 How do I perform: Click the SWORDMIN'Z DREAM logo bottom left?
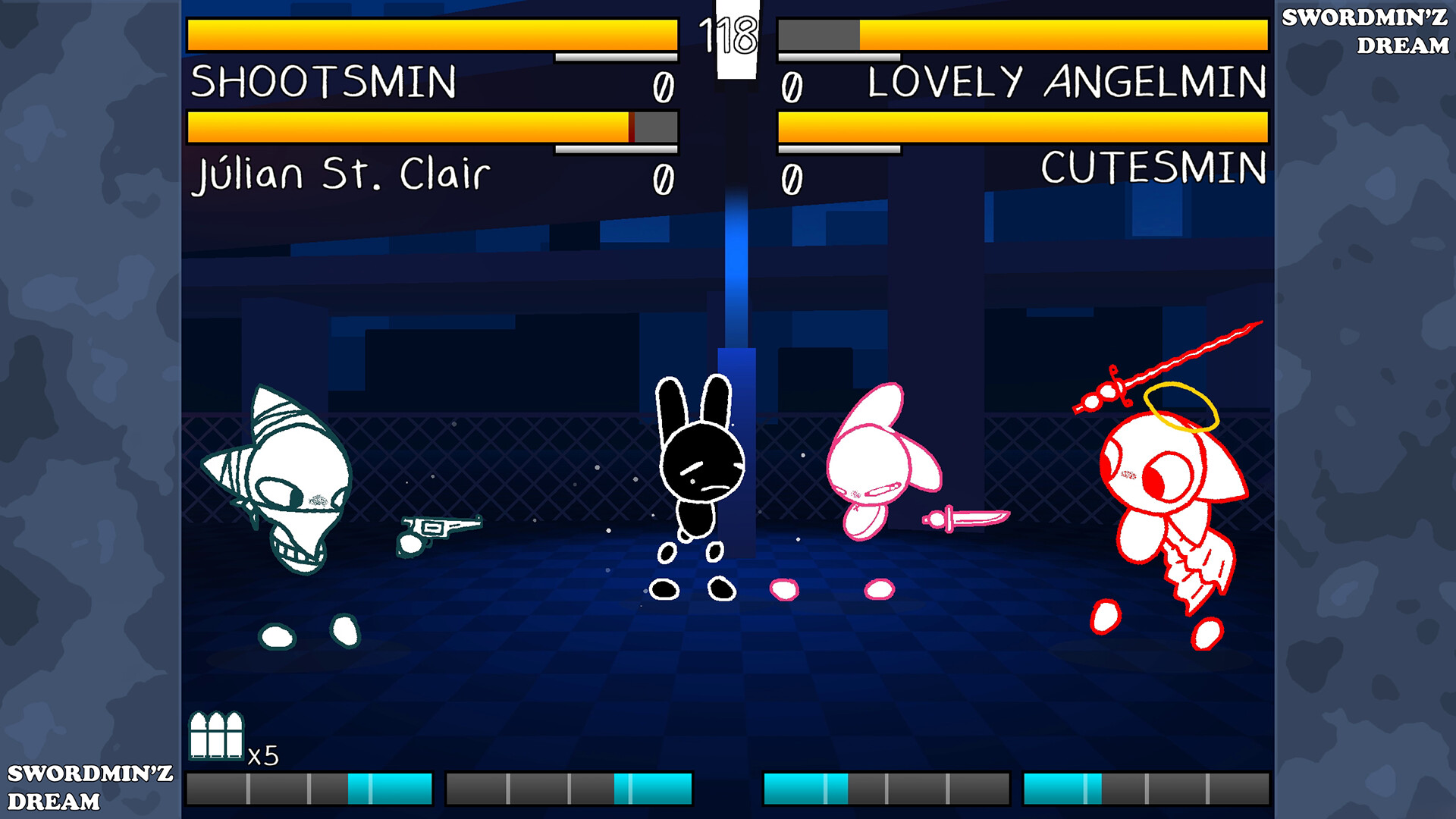point(87,789)
